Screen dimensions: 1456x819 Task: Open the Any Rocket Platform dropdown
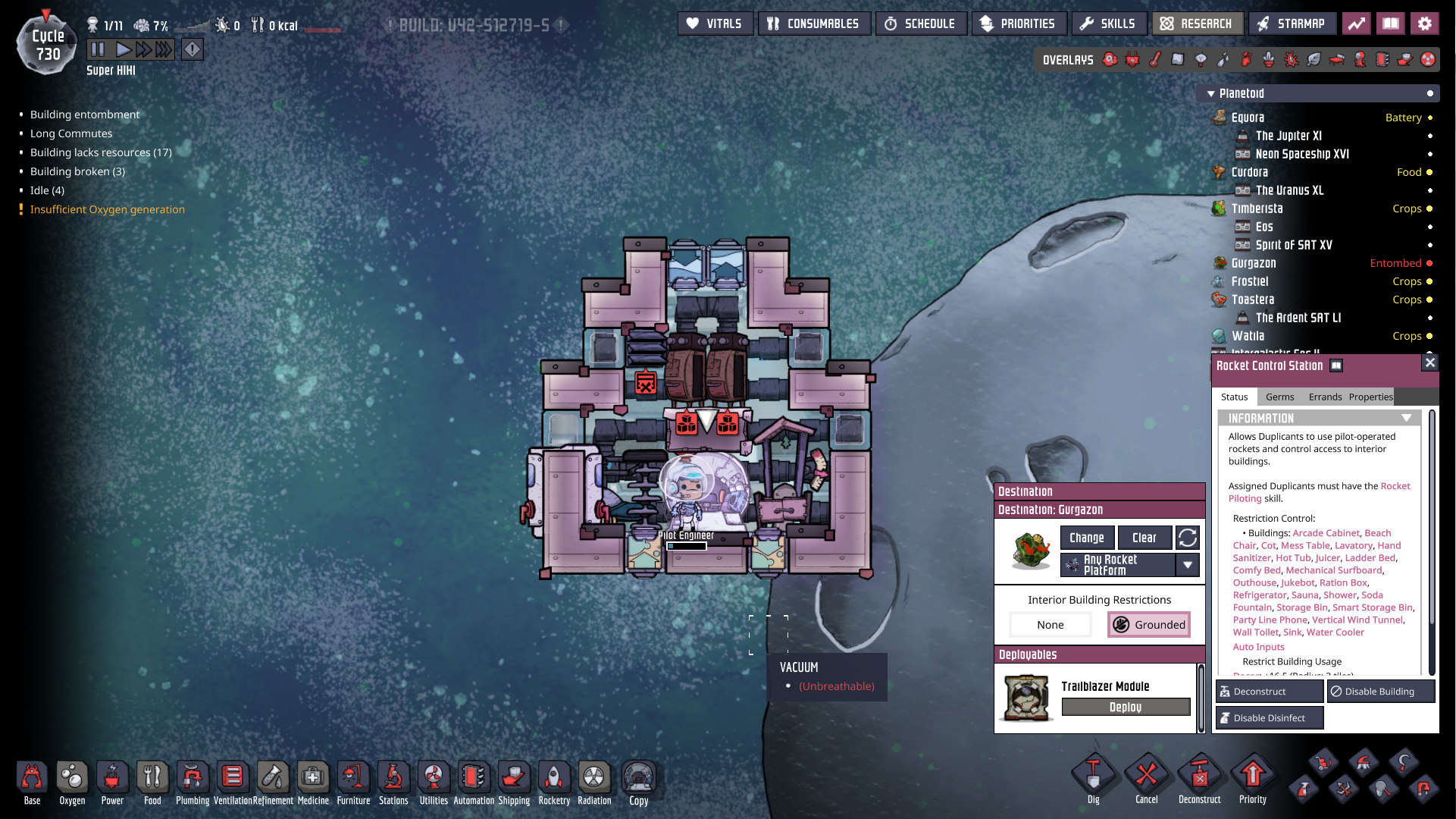click(x=1188, y=565)
